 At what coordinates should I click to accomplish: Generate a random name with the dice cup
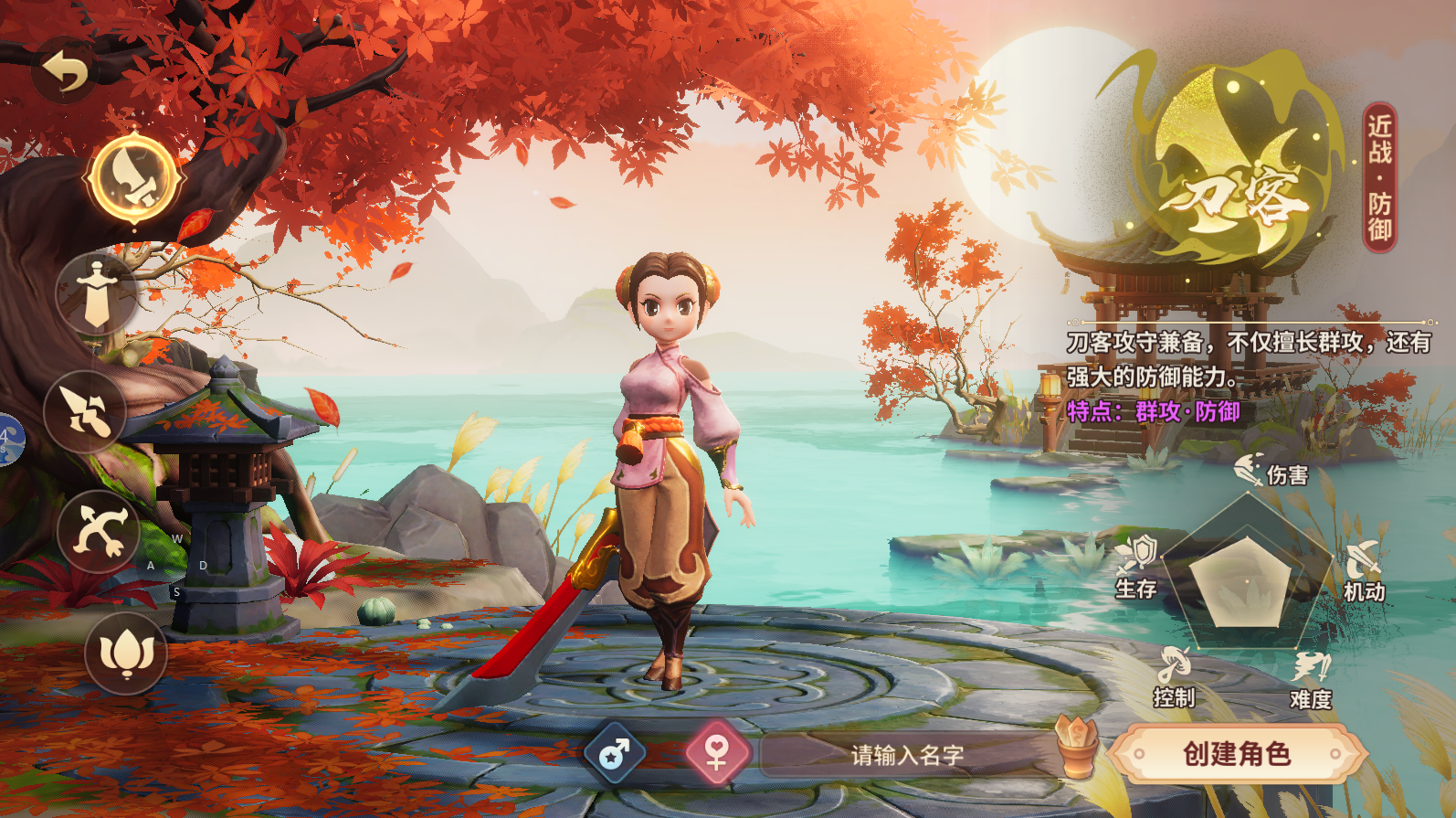tap(1078, 747)
